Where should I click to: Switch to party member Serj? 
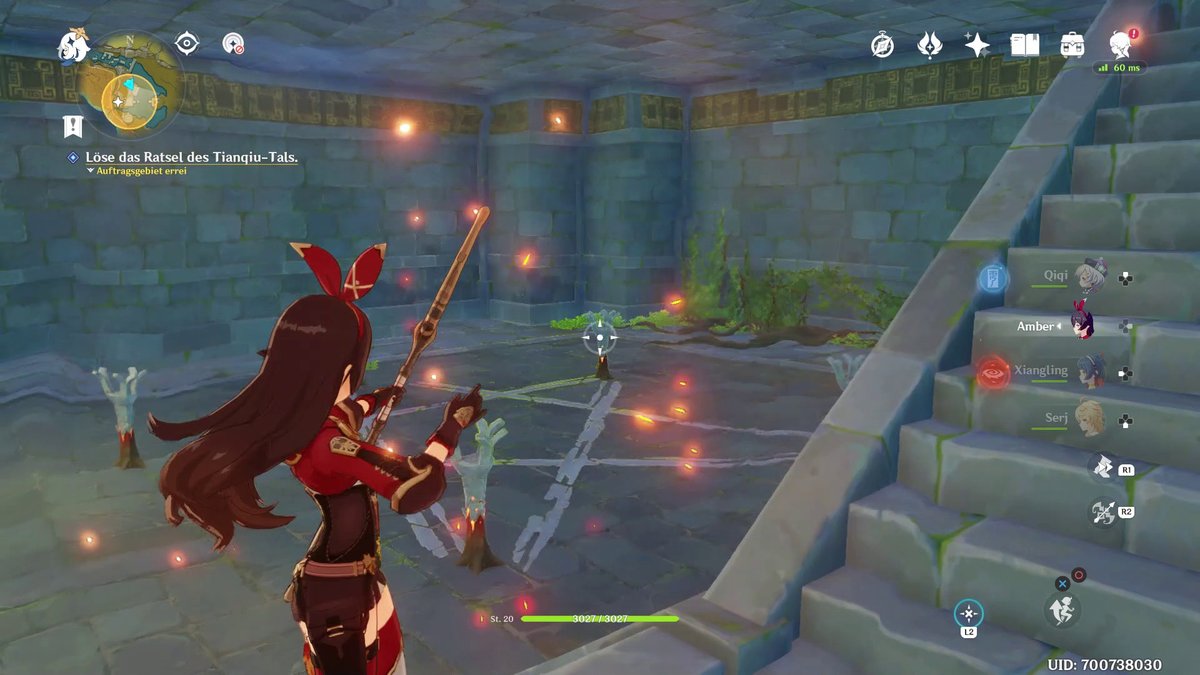point(1088,420)
